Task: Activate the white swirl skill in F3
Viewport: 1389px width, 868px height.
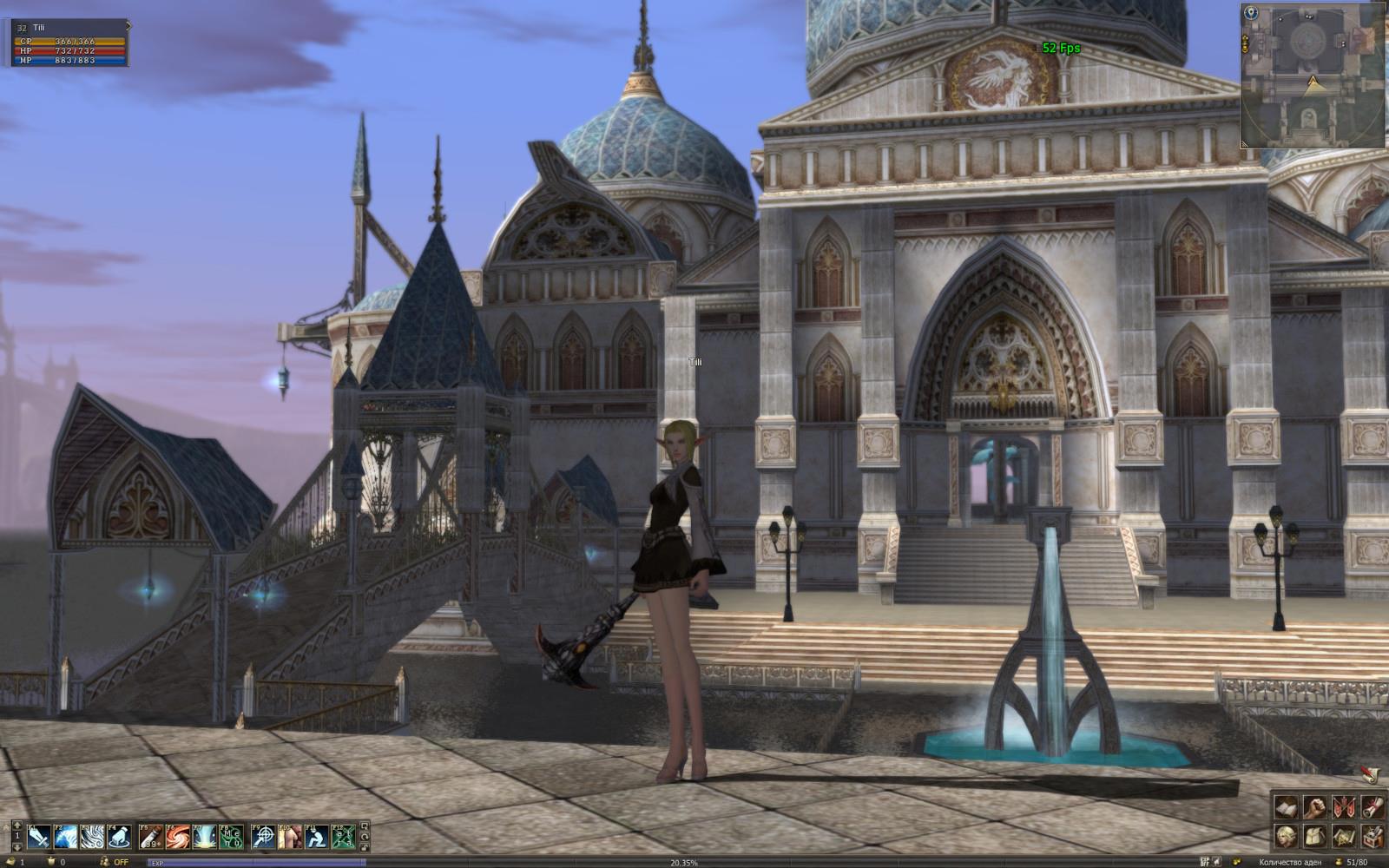Action: click(93, 837)
